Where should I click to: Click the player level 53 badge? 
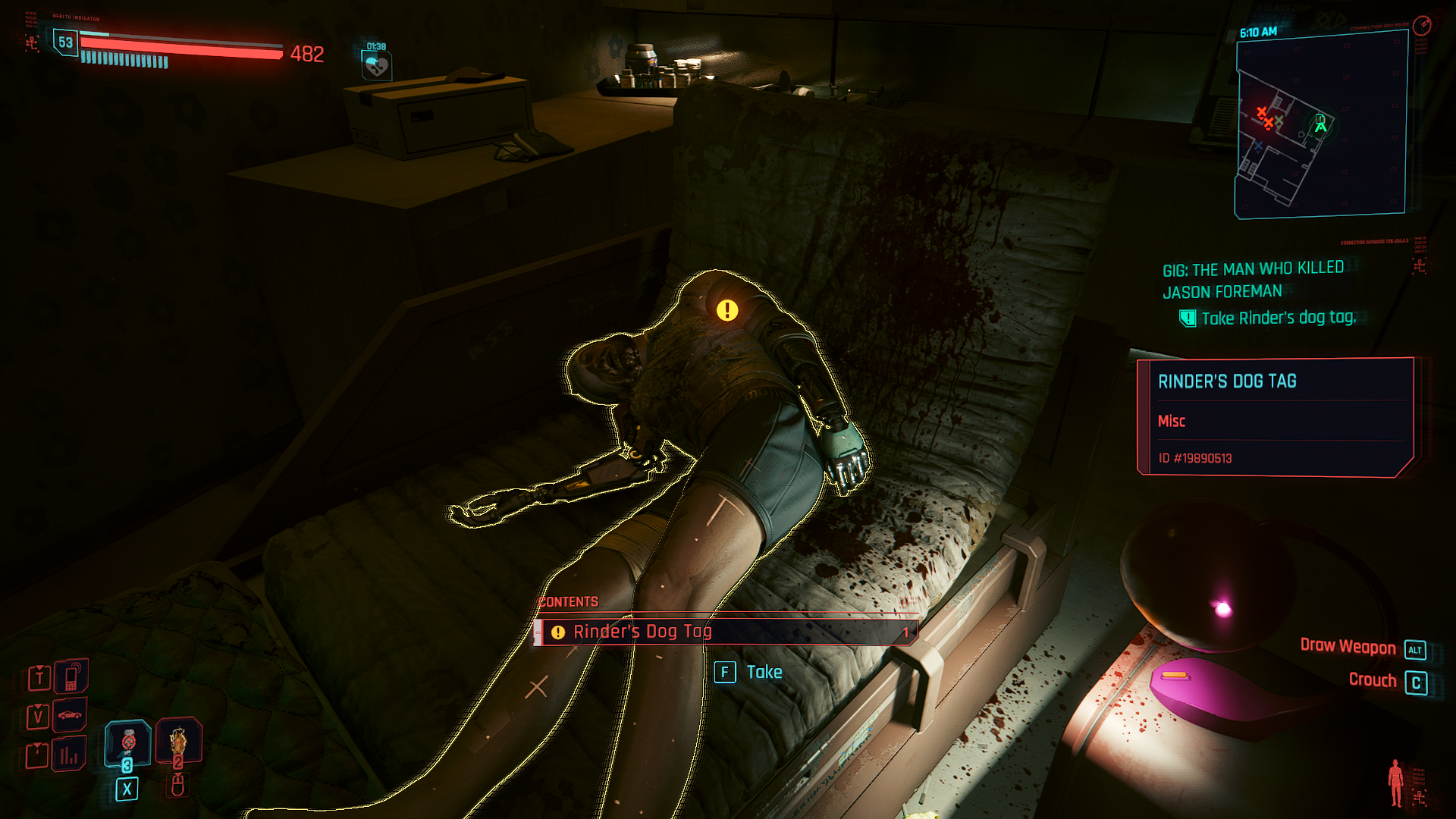pyautogui.click(x=66, y=42)
